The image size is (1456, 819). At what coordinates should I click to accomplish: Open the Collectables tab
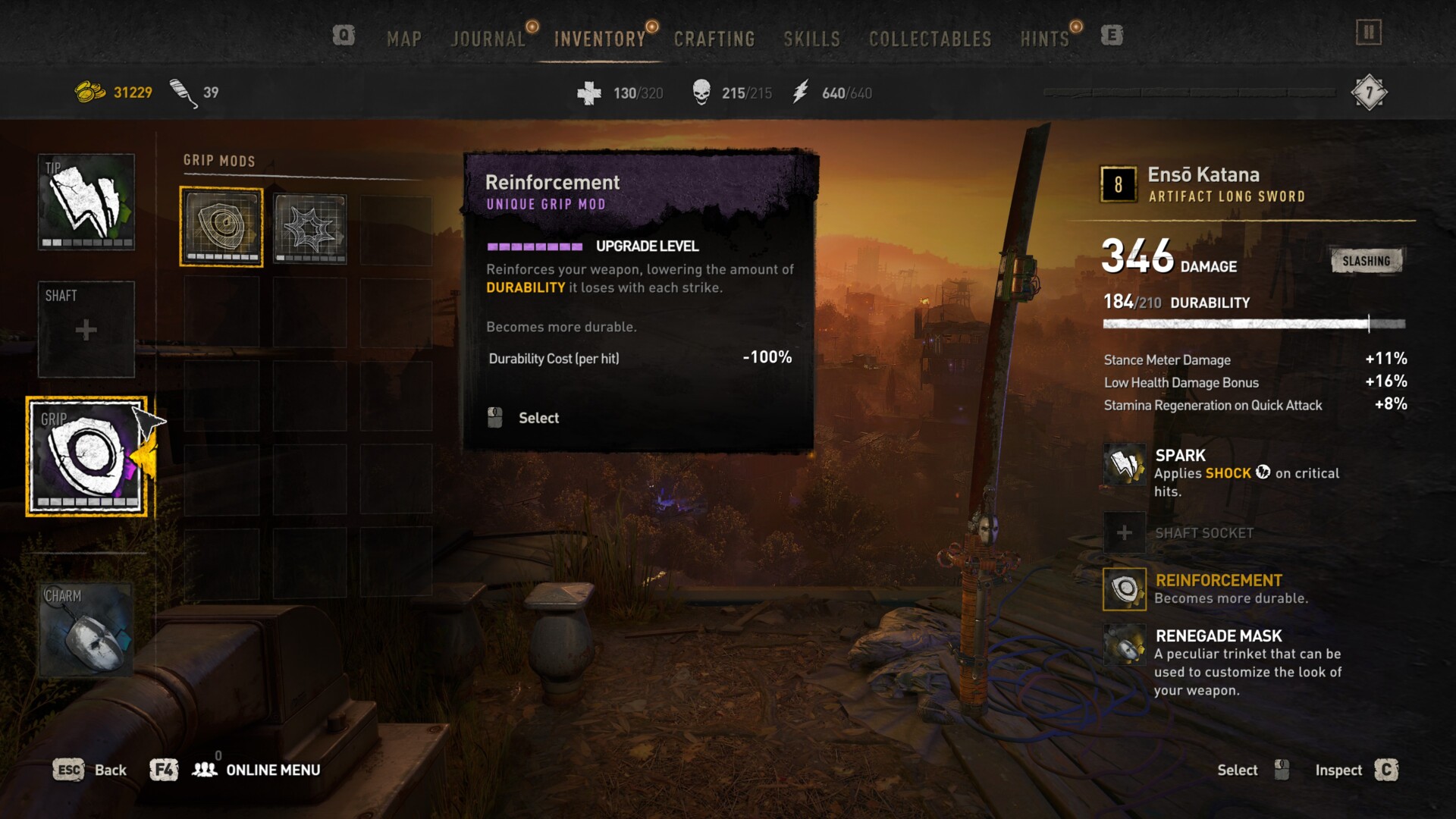point(930,39)
